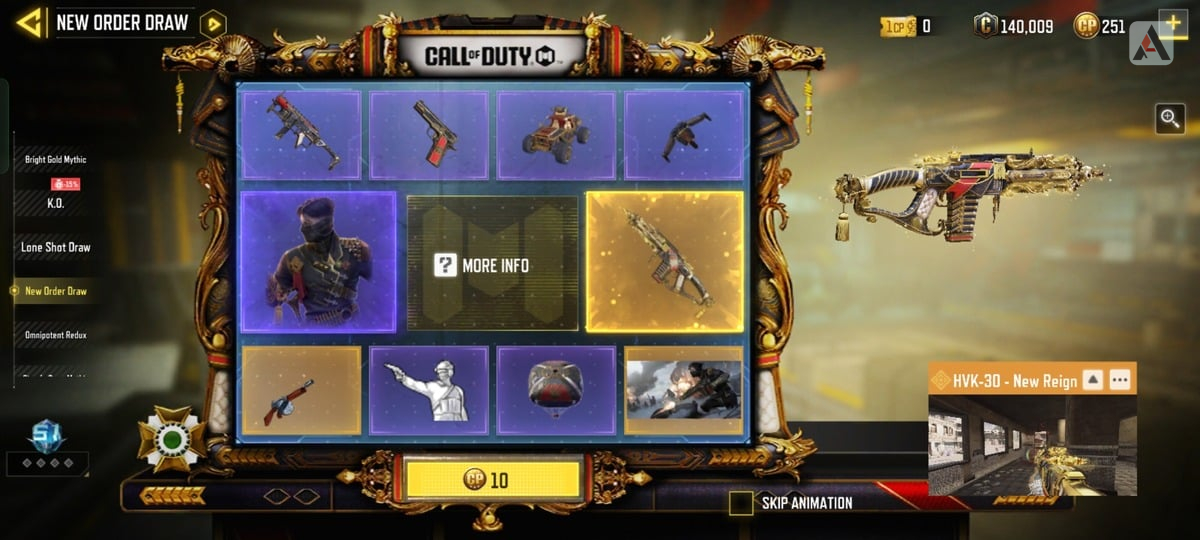This screenshot has height=540, width=1200.
Task: Switch to the Lone Shot Draw tab
Action: pos(56,247)
